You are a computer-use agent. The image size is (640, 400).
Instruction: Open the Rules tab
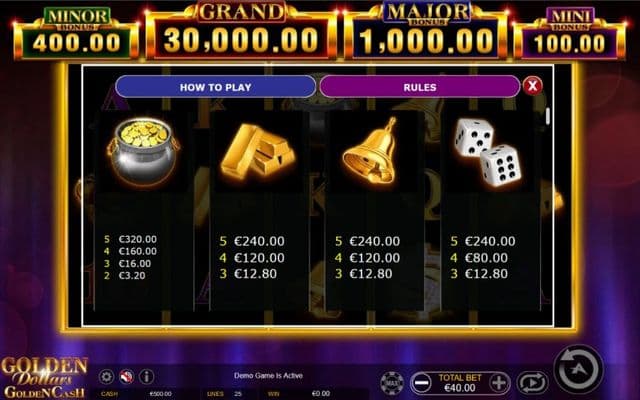pyautogui.click(x=419, y=87)
